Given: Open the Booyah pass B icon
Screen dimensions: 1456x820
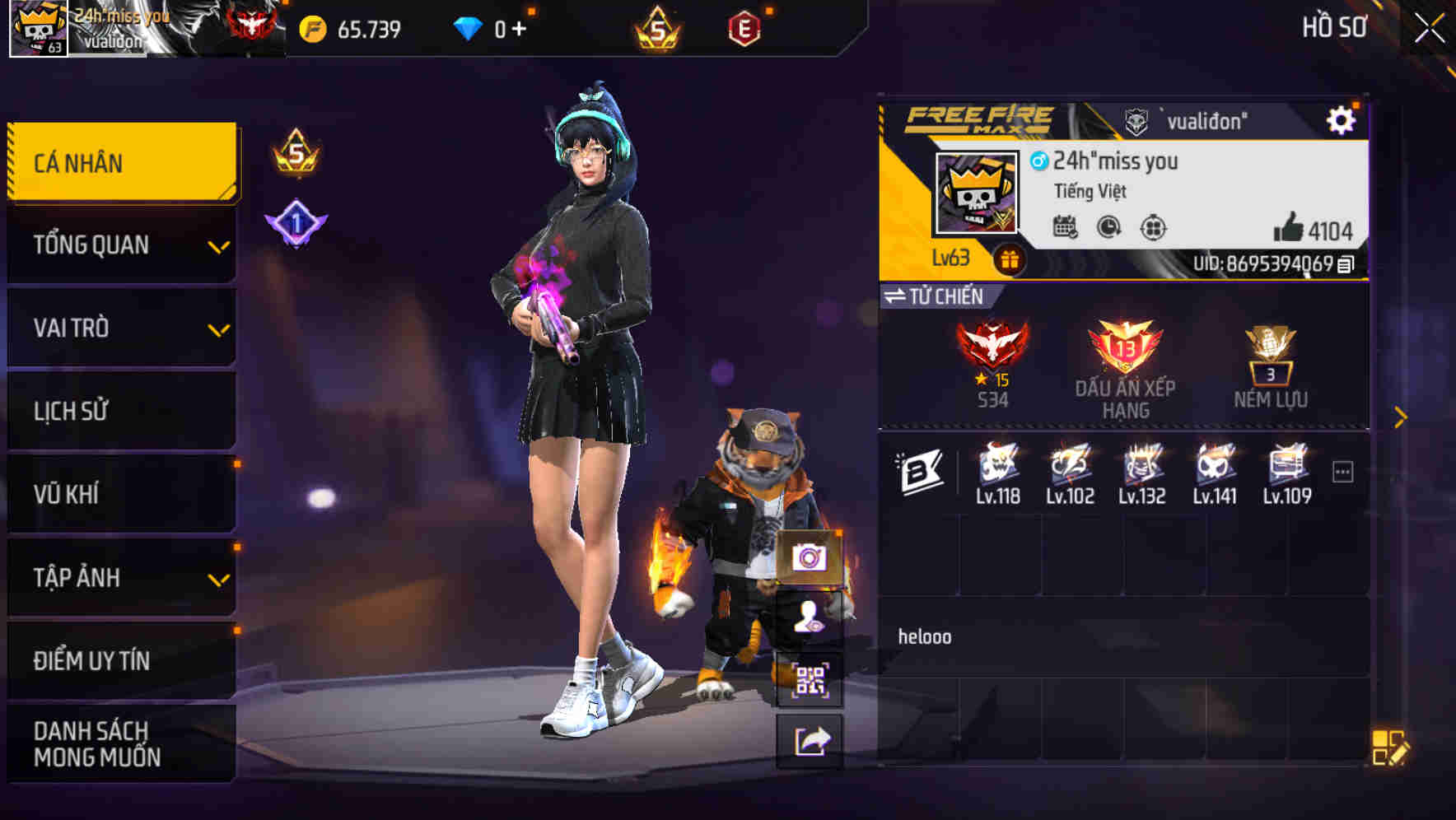Looking at the screenshot, I should click(922, 468).
